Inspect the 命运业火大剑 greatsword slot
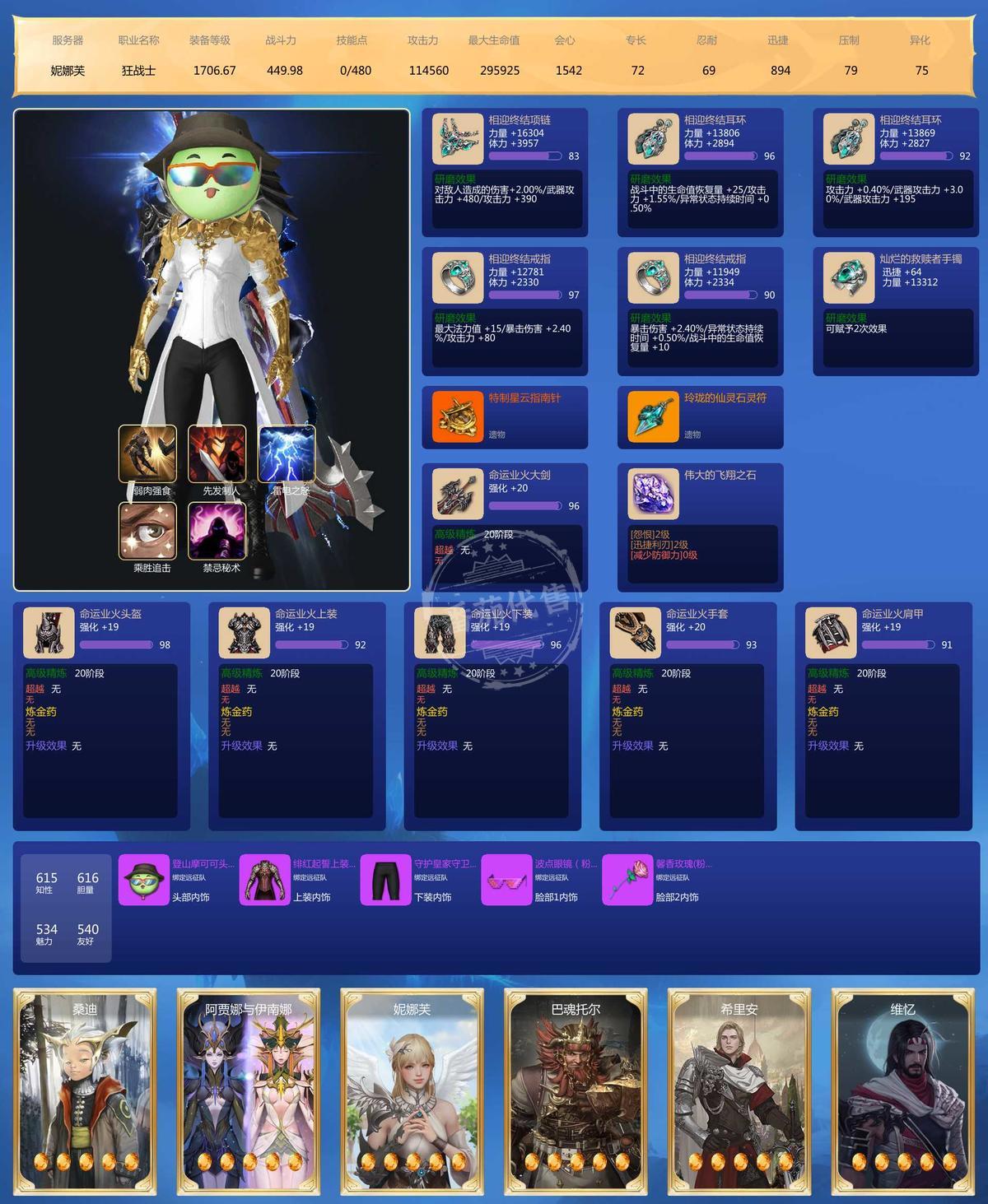Image resolution: width=988 pixels, height=1204 pixels. 458,495
